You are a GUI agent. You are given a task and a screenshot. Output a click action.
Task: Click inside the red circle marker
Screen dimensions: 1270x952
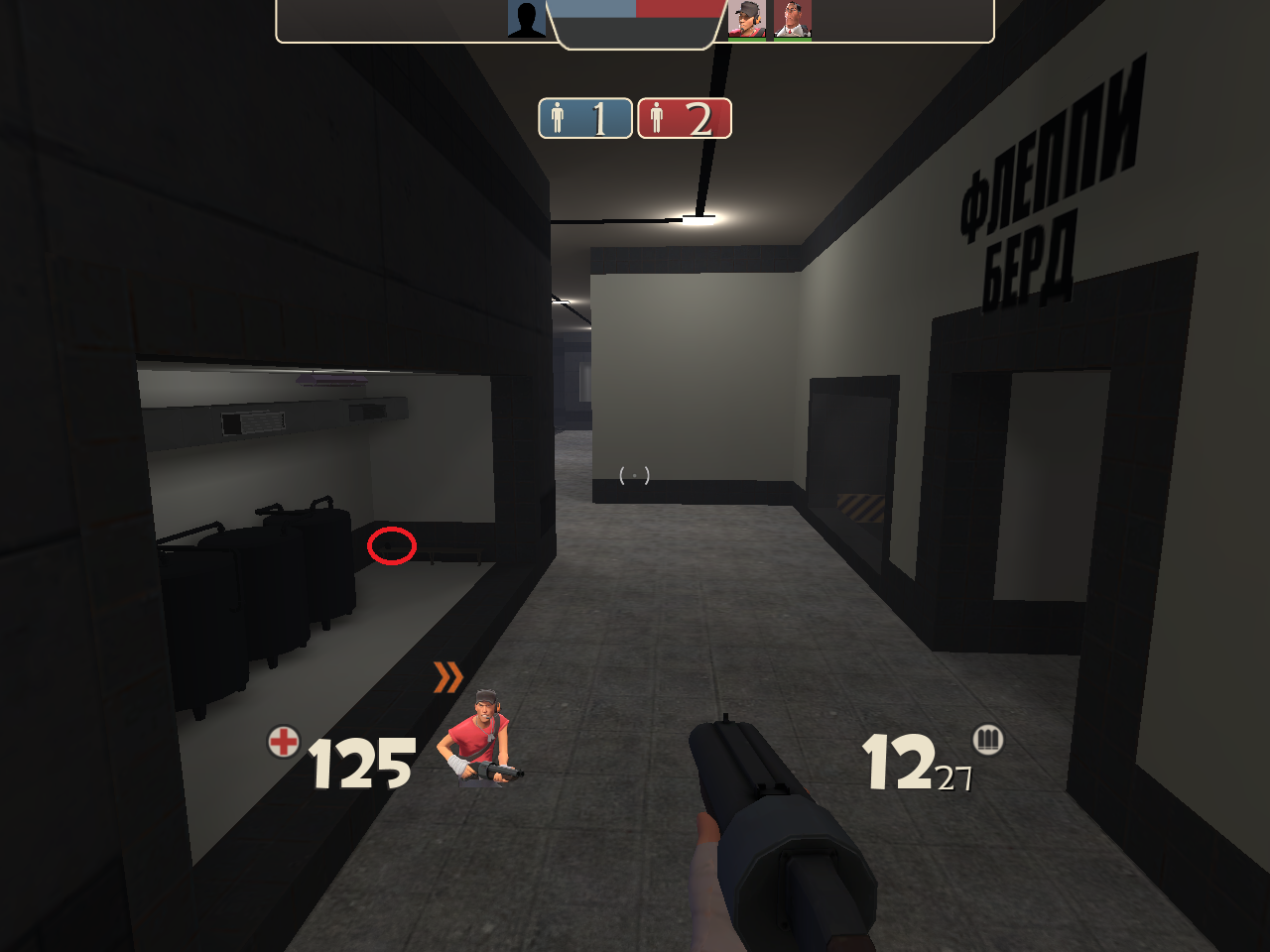click(x=390, y=544)
